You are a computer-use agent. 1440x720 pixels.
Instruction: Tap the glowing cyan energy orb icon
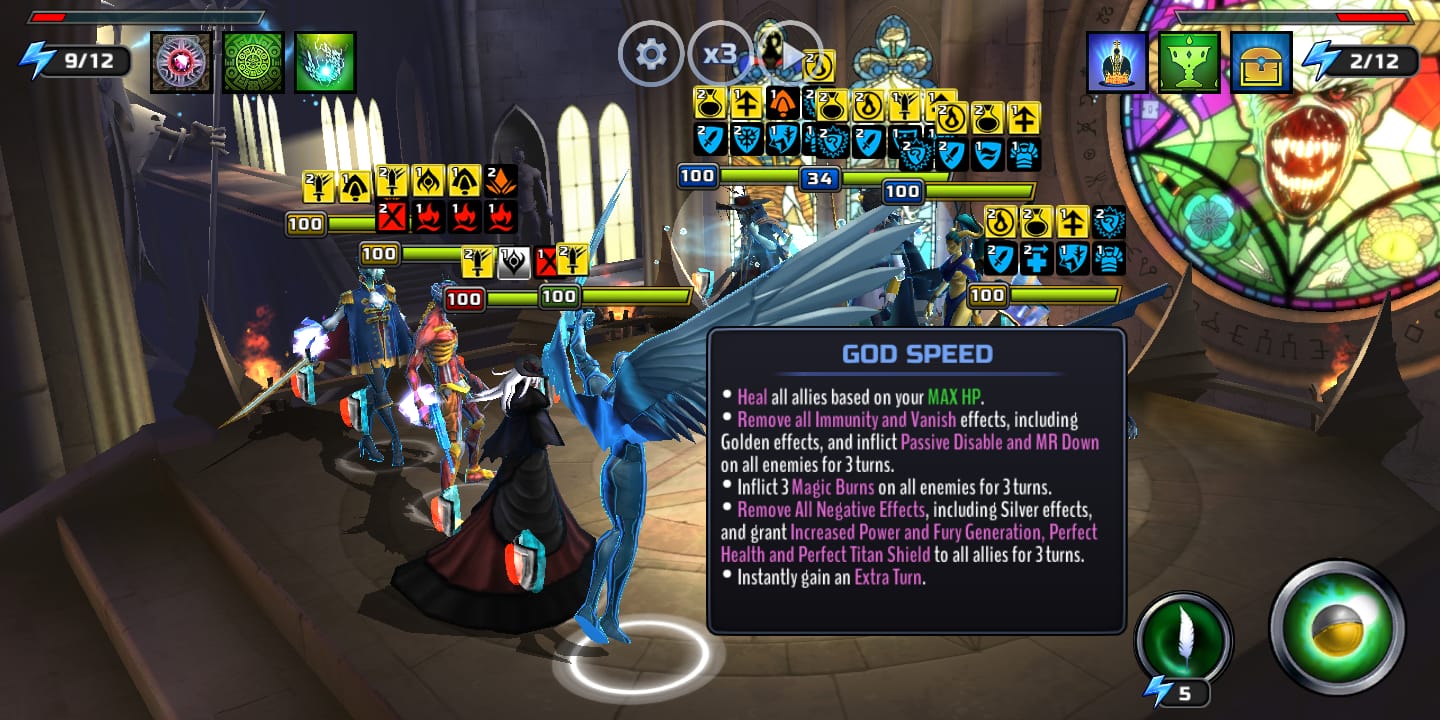325,62
